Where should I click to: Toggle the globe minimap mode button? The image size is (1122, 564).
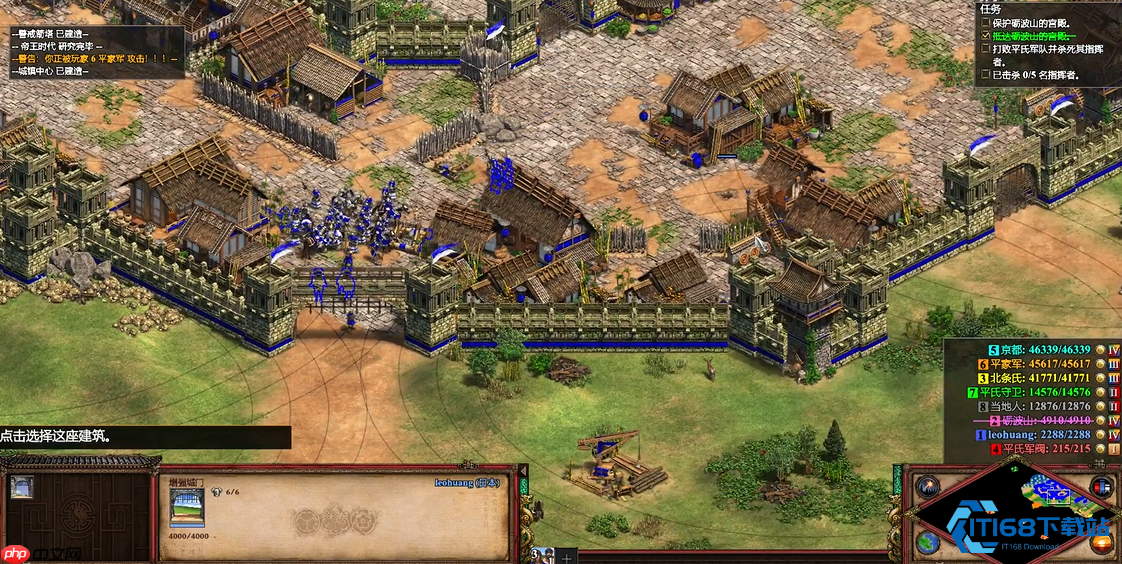click(x=929, y=541)
